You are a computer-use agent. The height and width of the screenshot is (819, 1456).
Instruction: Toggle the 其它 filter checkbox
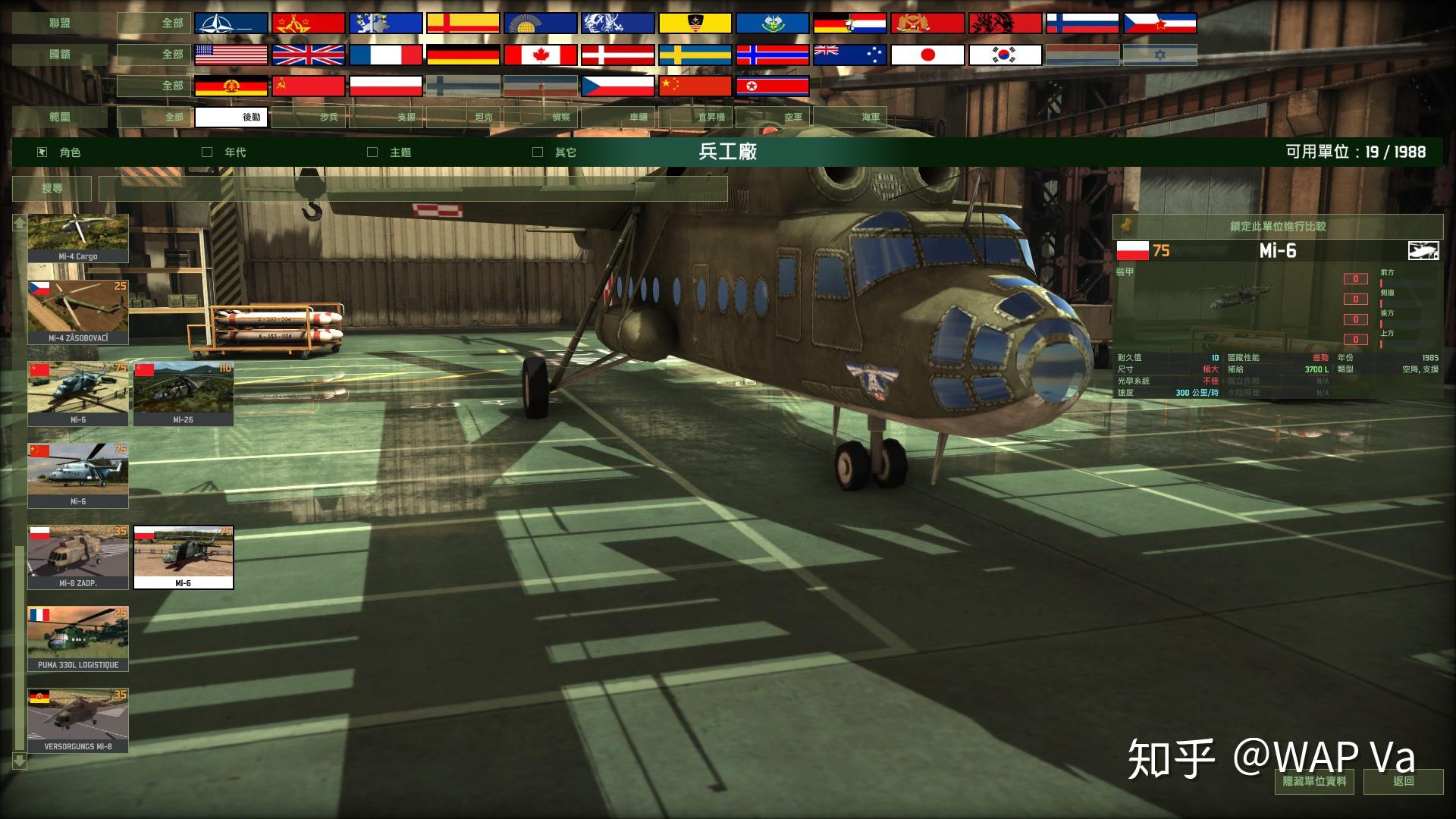click(538, 152)
